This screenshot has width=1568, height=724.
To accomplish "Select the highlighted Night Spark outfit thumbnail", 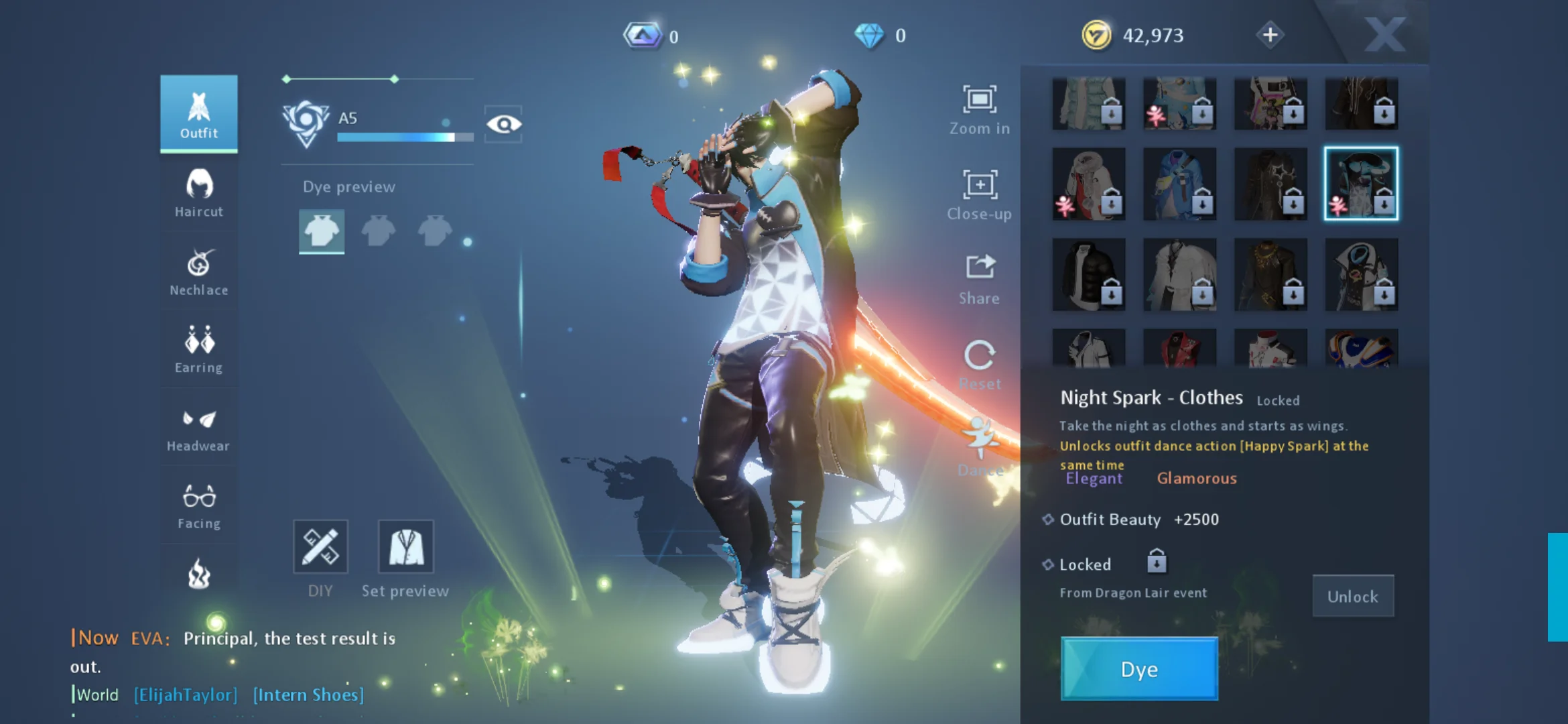I will click(x=1361, y=184).
